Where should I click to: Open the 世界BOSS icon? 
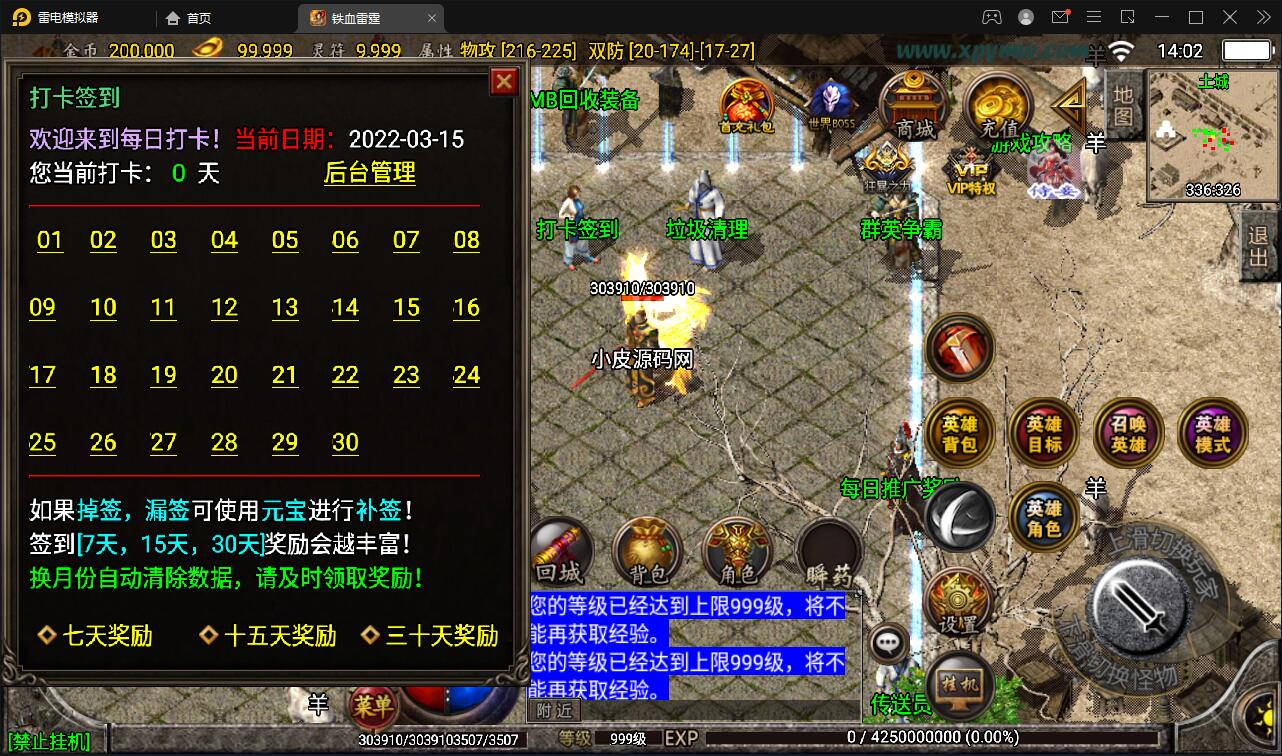[x=833, y=98]
